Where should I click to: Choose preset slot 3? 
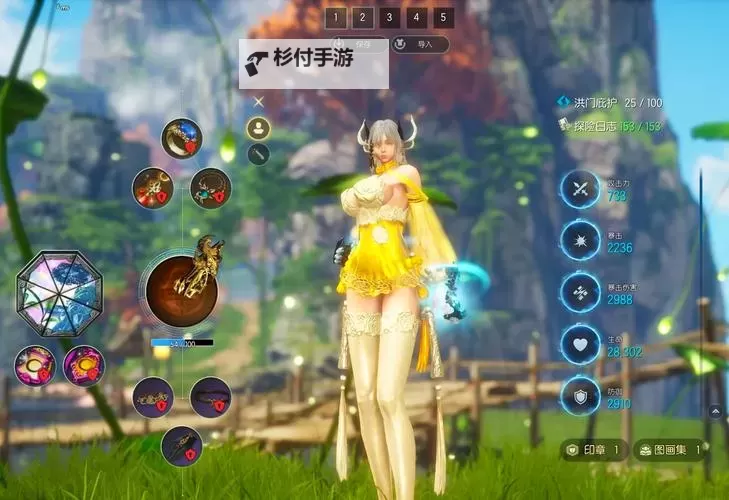coord(390,17)
